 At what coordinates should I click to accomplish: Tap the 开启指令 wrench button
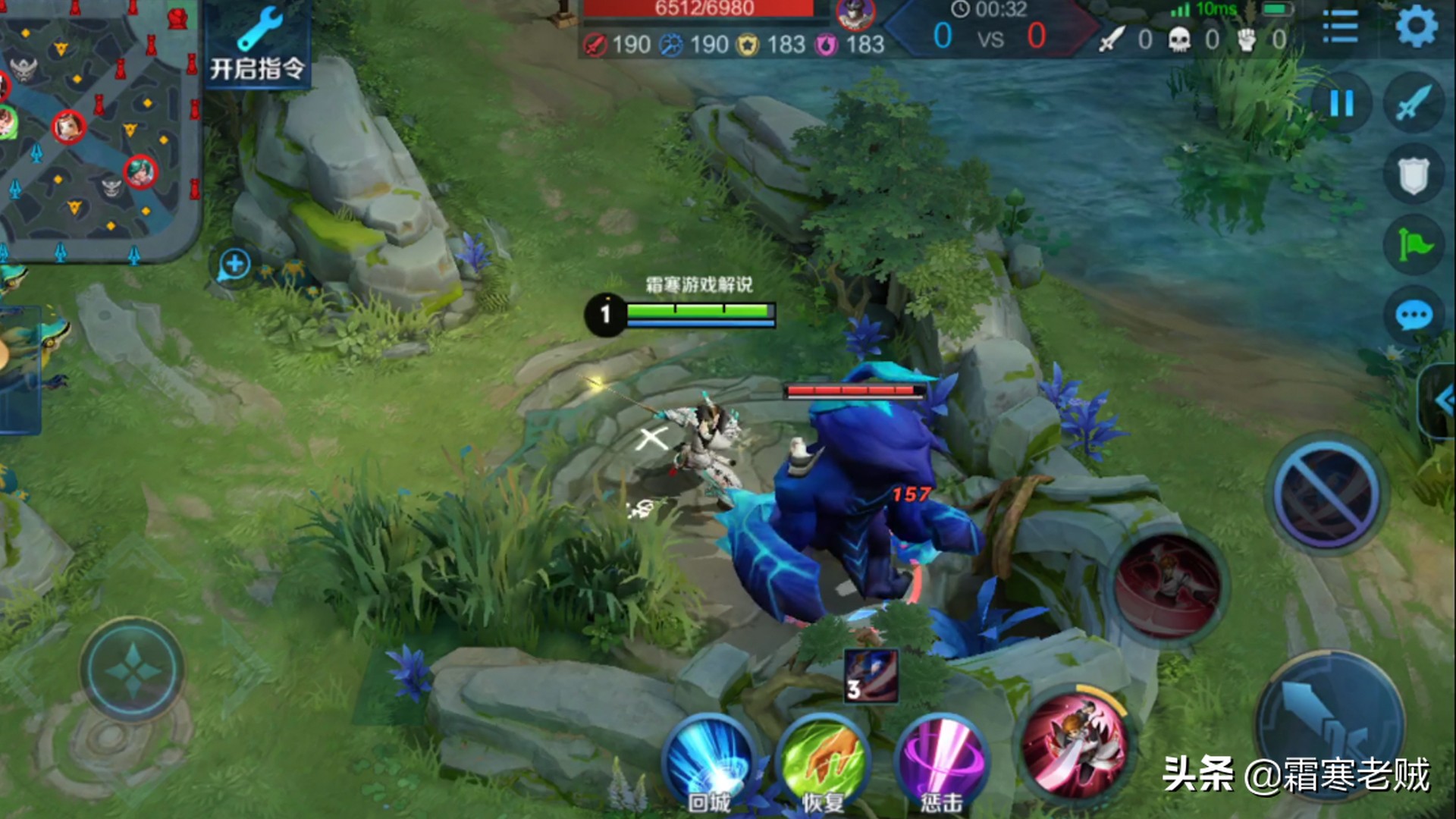tap(257, 45)
